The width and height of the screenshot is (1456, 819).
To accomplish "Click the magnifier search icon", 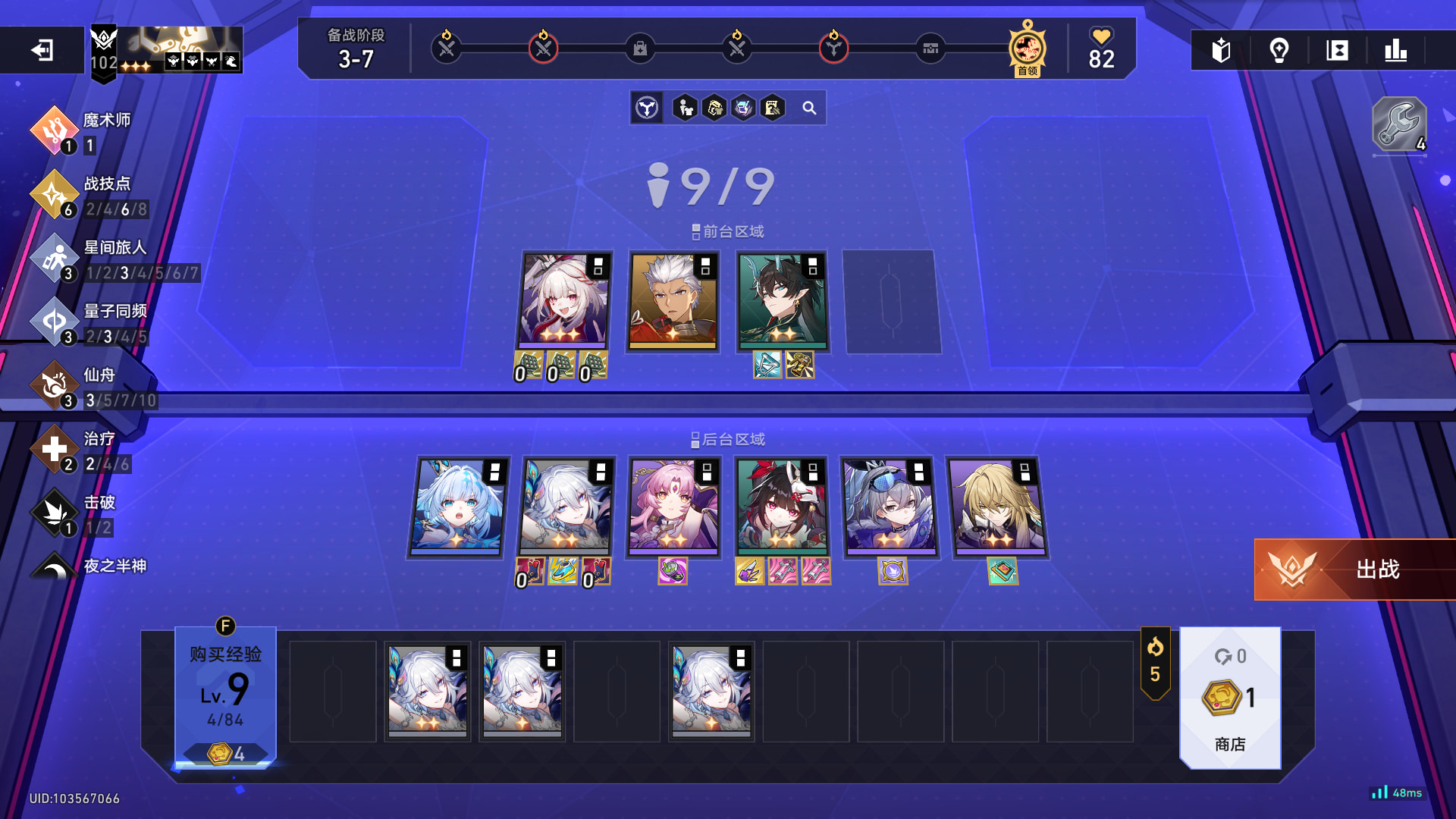I will click(809, 108).
